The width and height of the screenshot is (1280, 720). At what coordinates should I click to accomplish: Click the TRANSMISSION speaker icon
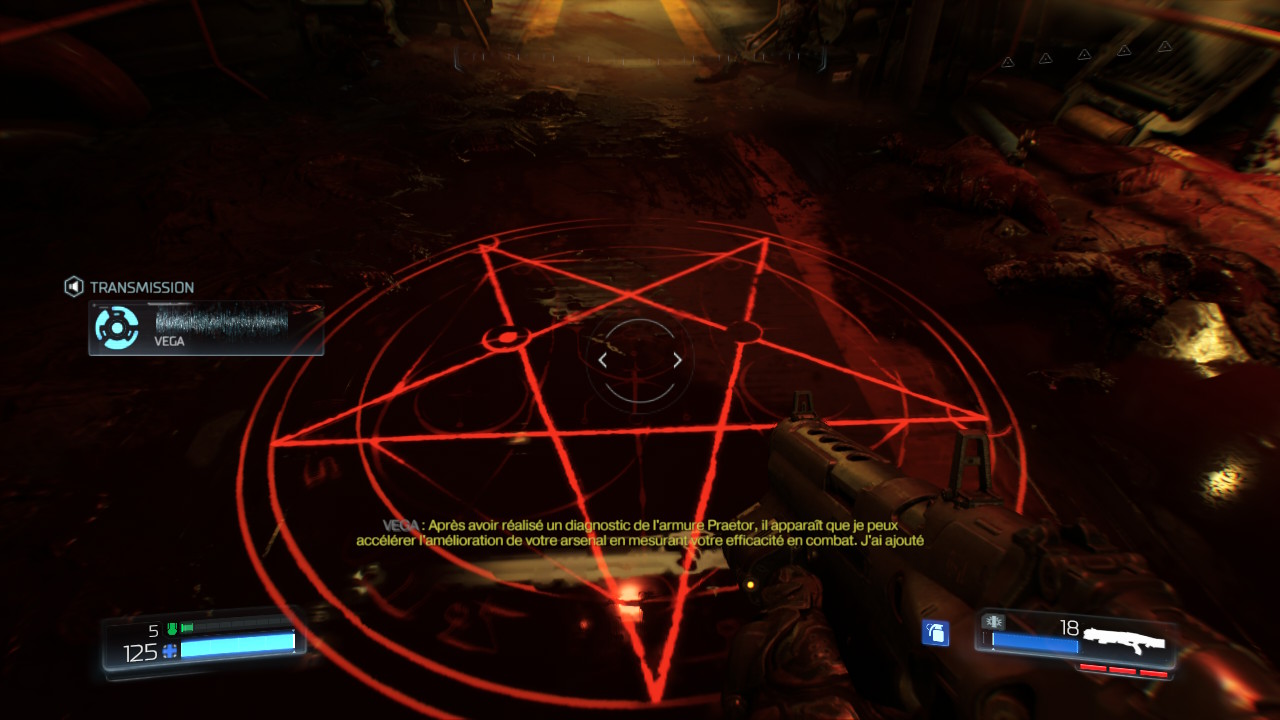[74, 287]
